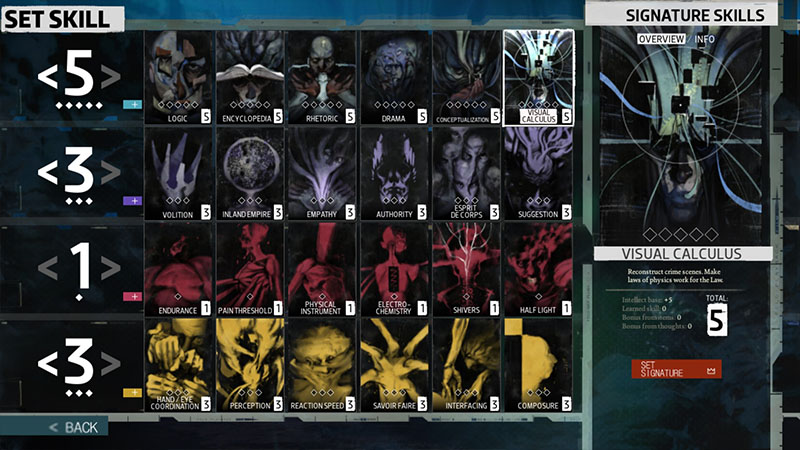Select the Composure skill card

click(538, 364)
